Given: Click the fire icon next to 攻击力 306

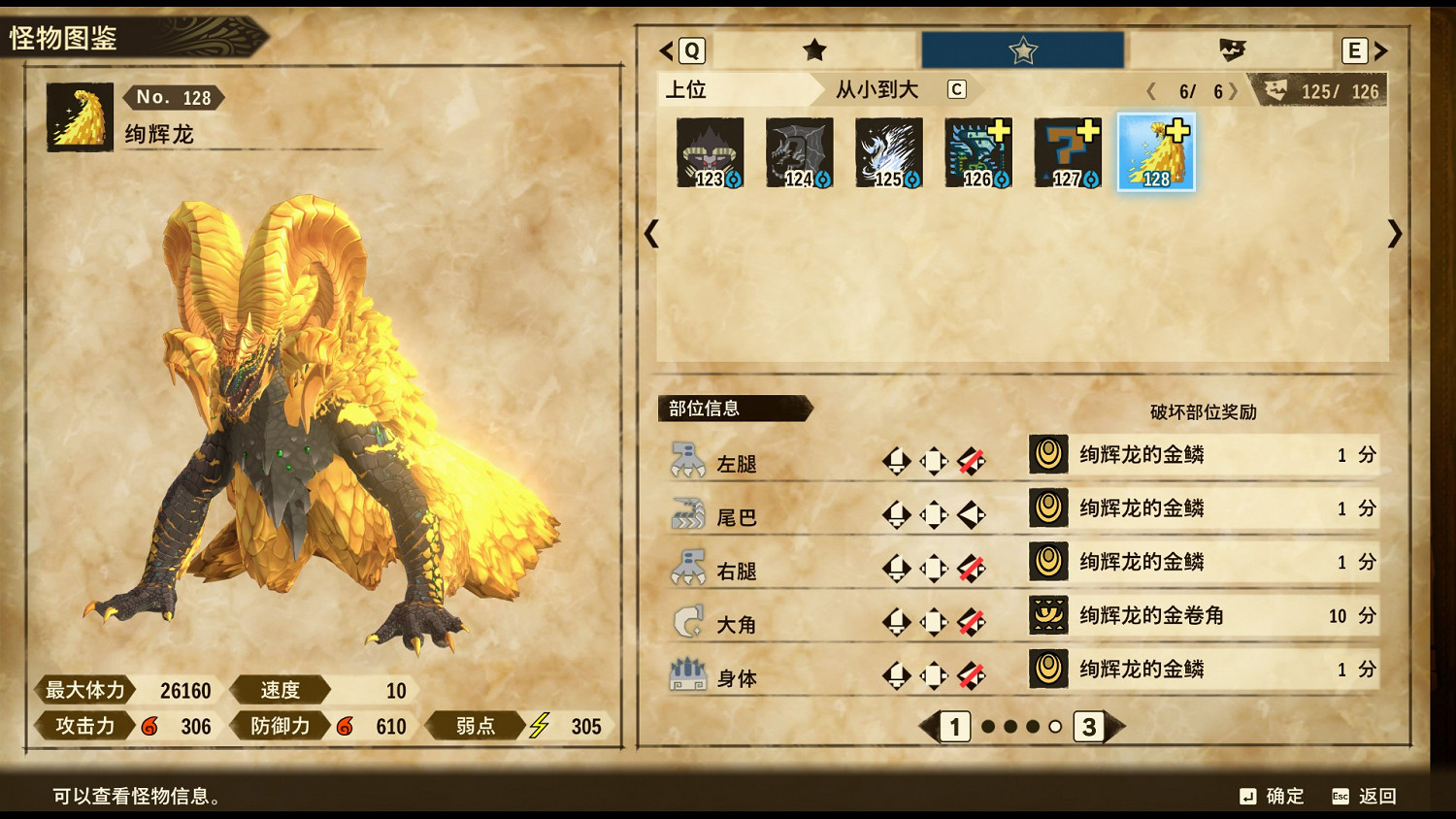Looking at the screenshot, I should click(x=151, y=725).
